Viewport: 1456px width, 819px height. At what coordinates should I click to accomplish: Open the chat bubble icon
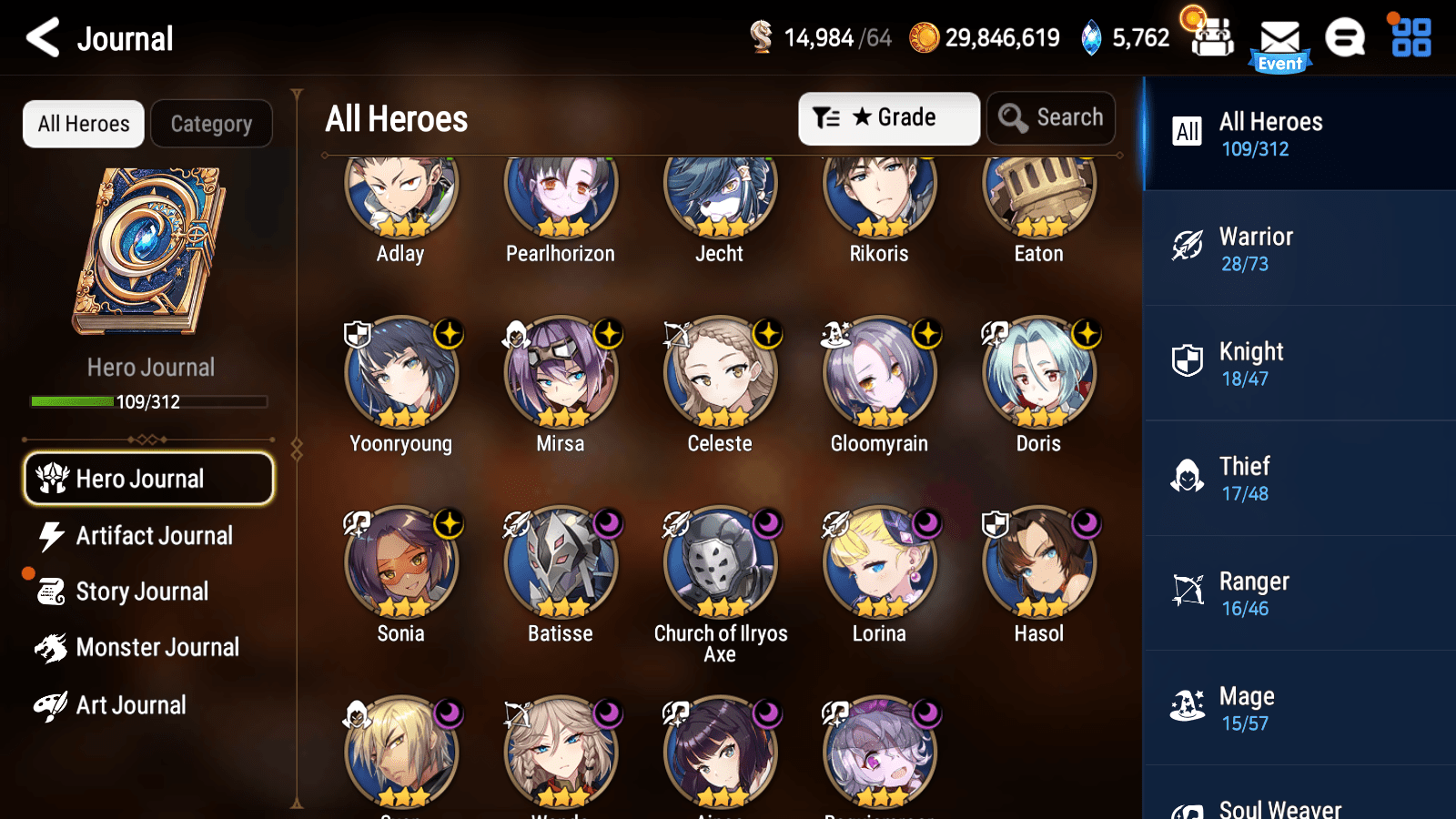point(1344,38)
